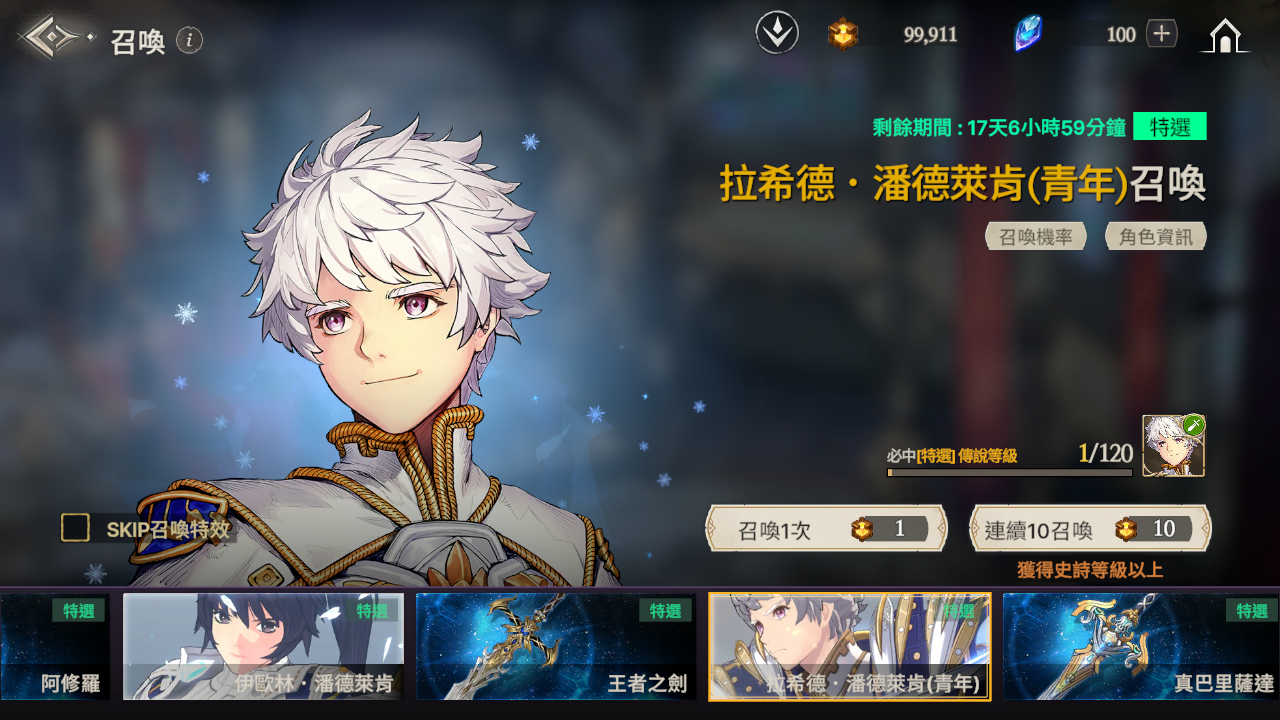Screen dimensions: 1280x720
Task: Summon once with 召喚1次
Action: point(826,529)
